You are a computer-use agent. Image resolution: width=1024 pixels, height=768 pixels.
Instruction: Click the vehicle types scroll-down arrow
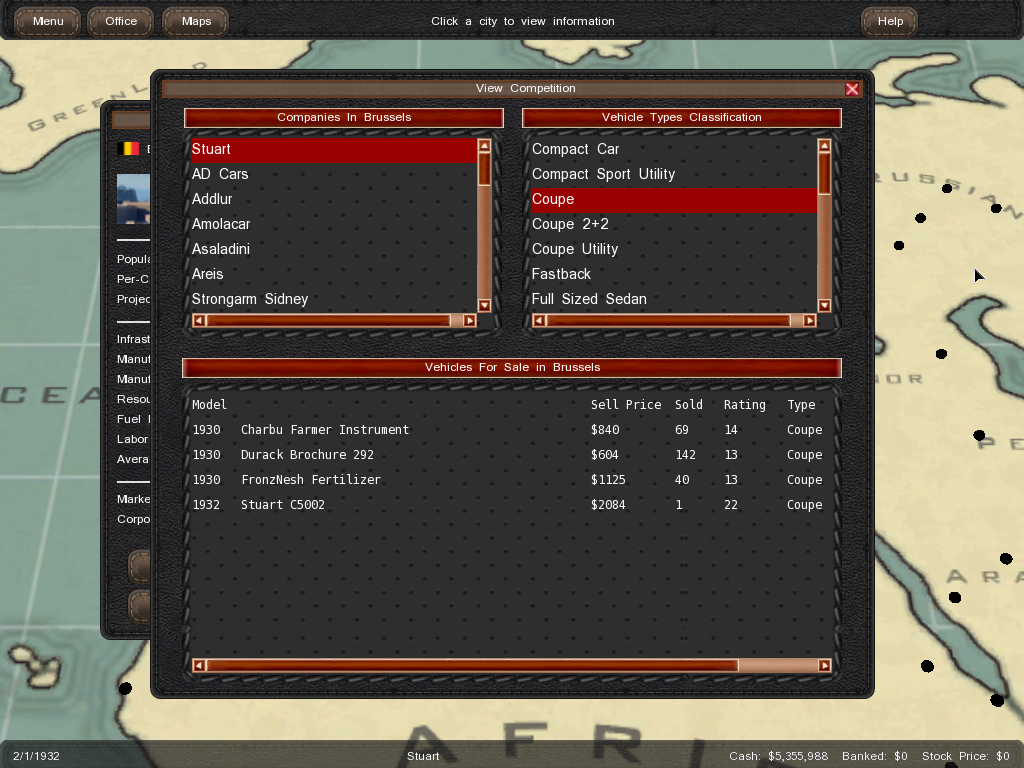click(824, 306)
